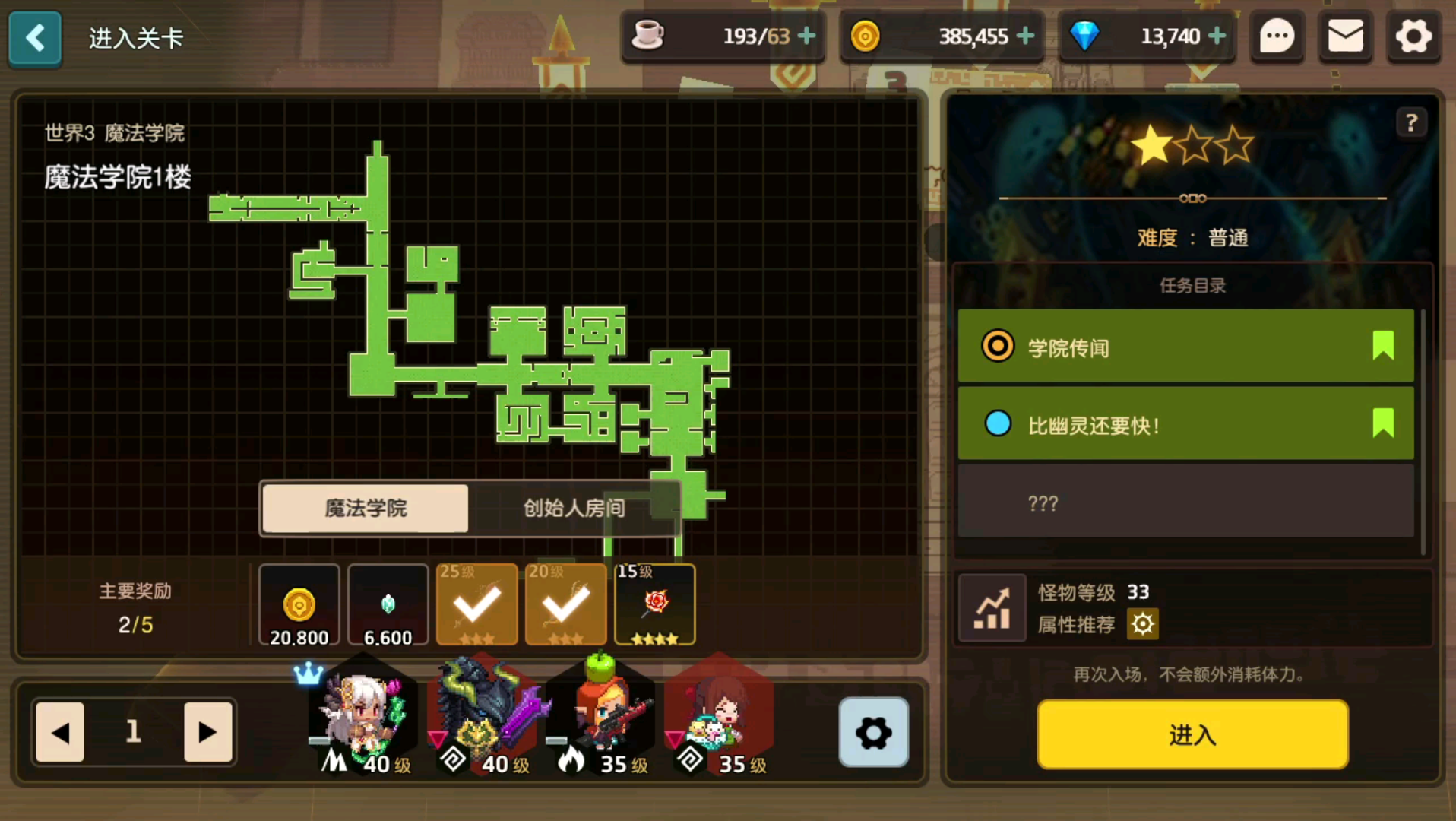Go back a stage with the left arrow

click(59, 733)
